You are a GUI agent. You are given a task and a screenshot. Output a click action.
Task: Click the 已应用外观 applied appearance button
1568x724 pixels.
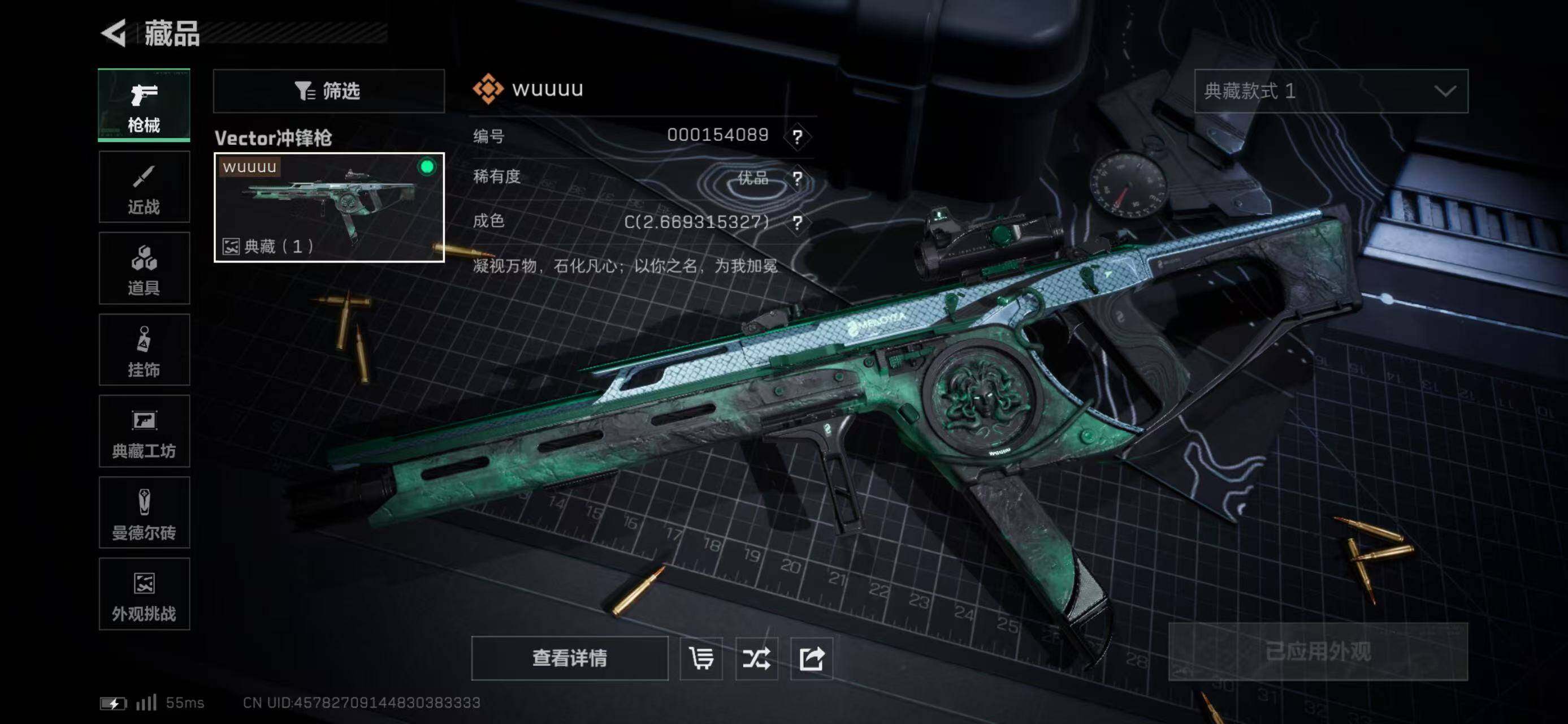(x=1318, y=652)
